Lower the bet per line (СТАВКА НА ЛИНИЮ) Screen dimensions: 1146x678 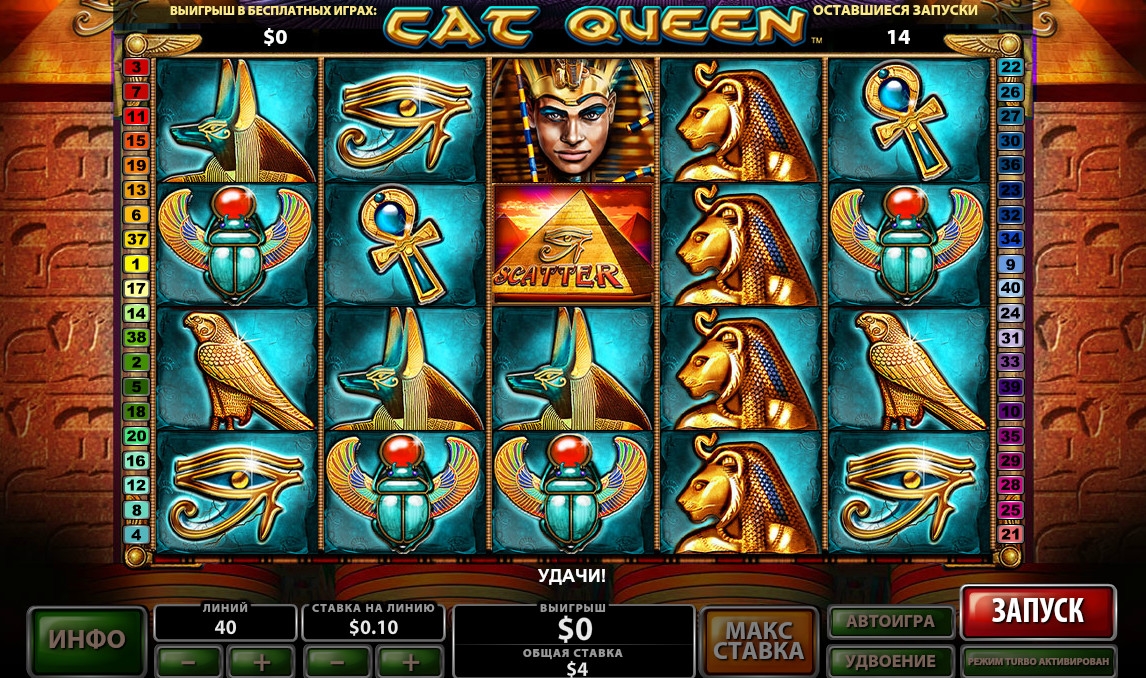click(336, 661)
